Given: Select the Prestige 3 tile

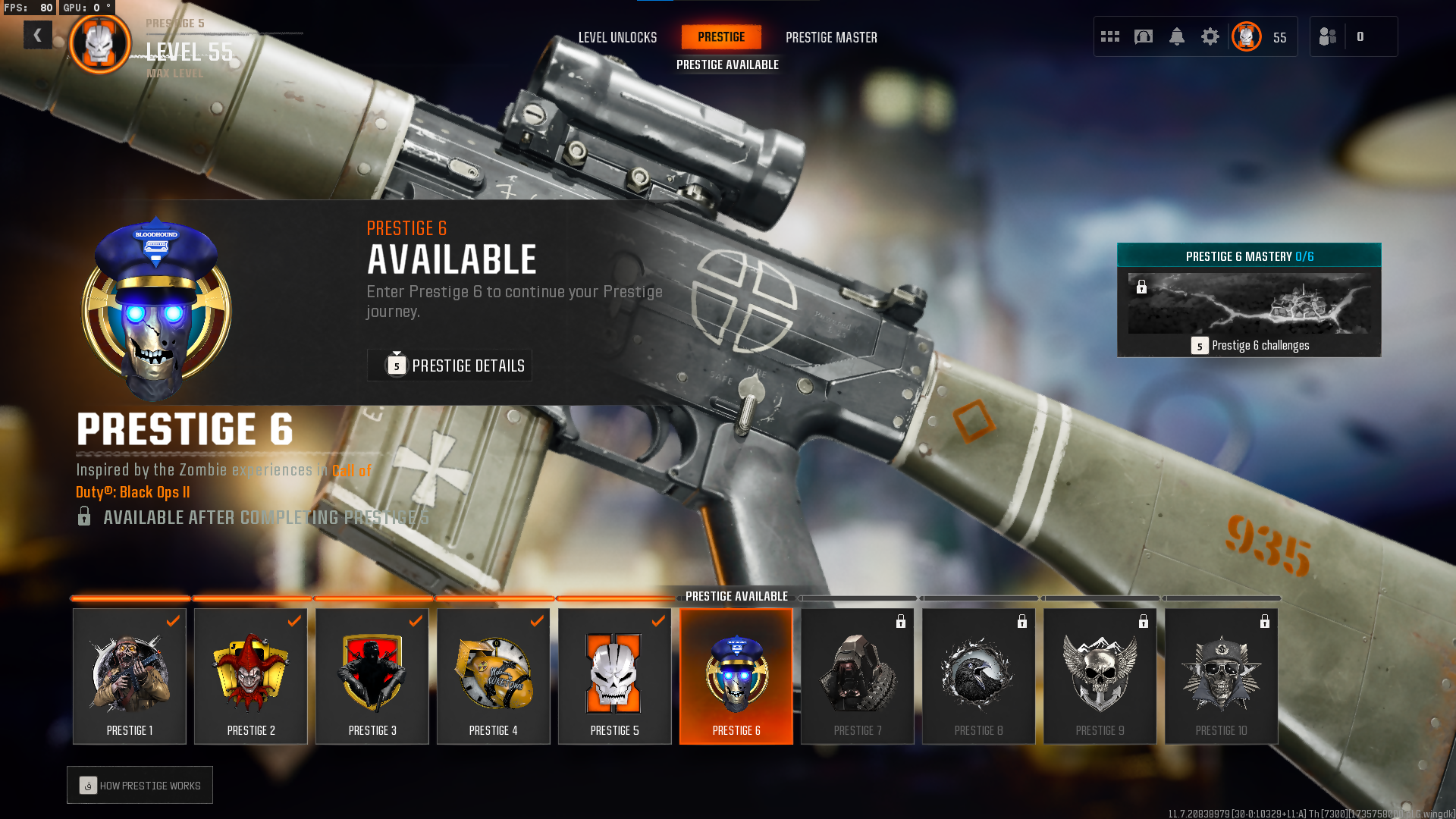Looking at the screenshot, I should pyautogui.click(x=372, y=676).
